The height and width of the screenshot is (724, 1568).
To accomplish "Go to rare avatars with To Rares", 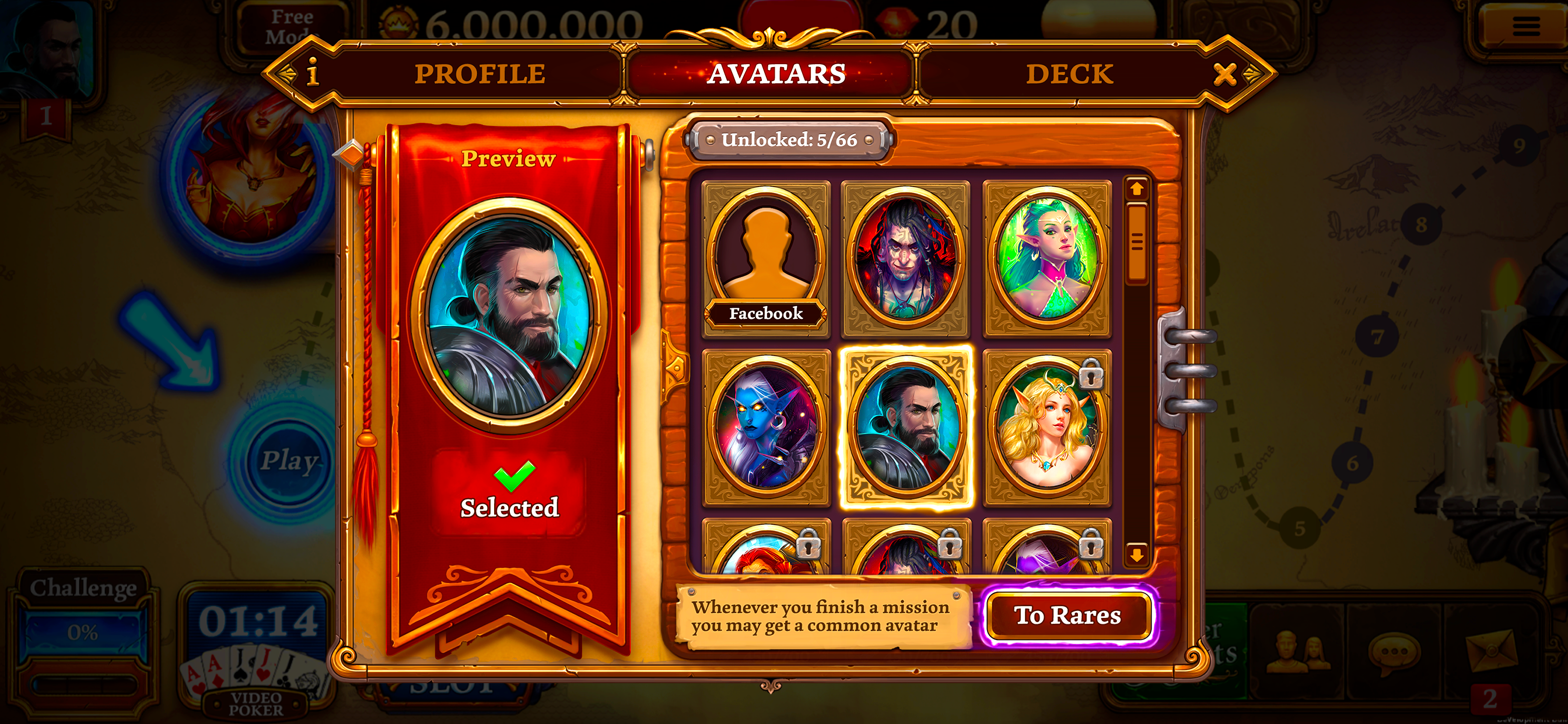I will pos(1067,616).
